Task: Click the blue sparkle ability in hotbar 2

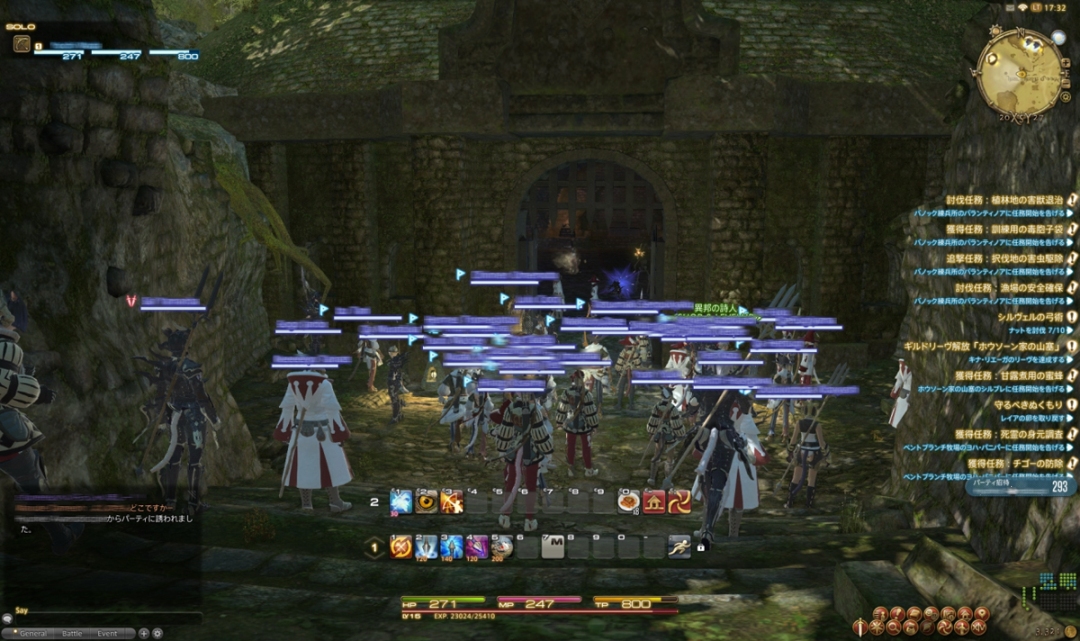Action: coord(401,502)
